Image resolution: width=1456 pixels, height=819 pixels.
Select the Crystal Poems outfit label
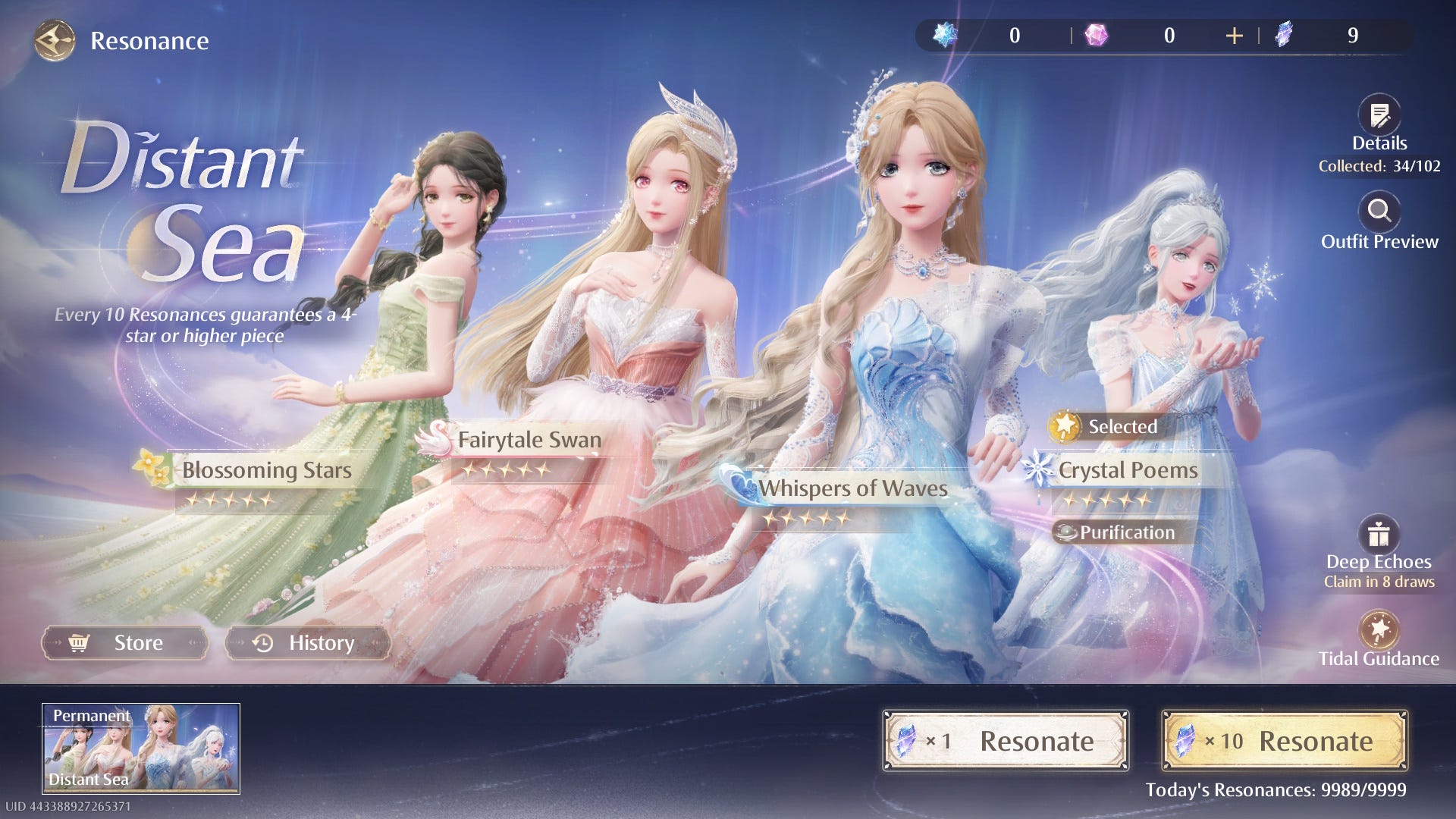tap(1127, 471)
